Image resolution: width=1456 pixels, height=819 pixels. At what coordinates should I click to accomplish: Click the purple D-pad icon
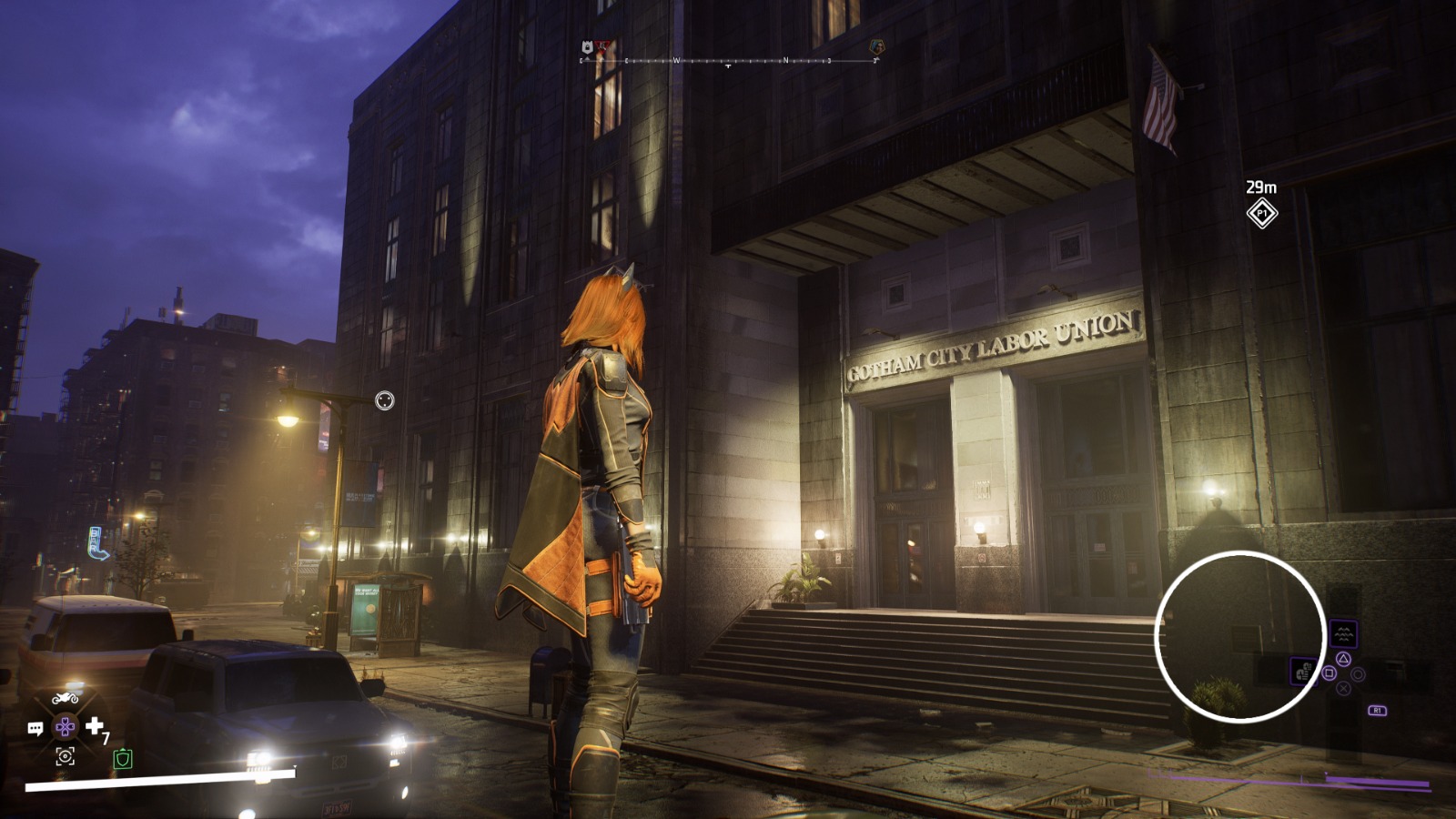(x=66, y=726)
